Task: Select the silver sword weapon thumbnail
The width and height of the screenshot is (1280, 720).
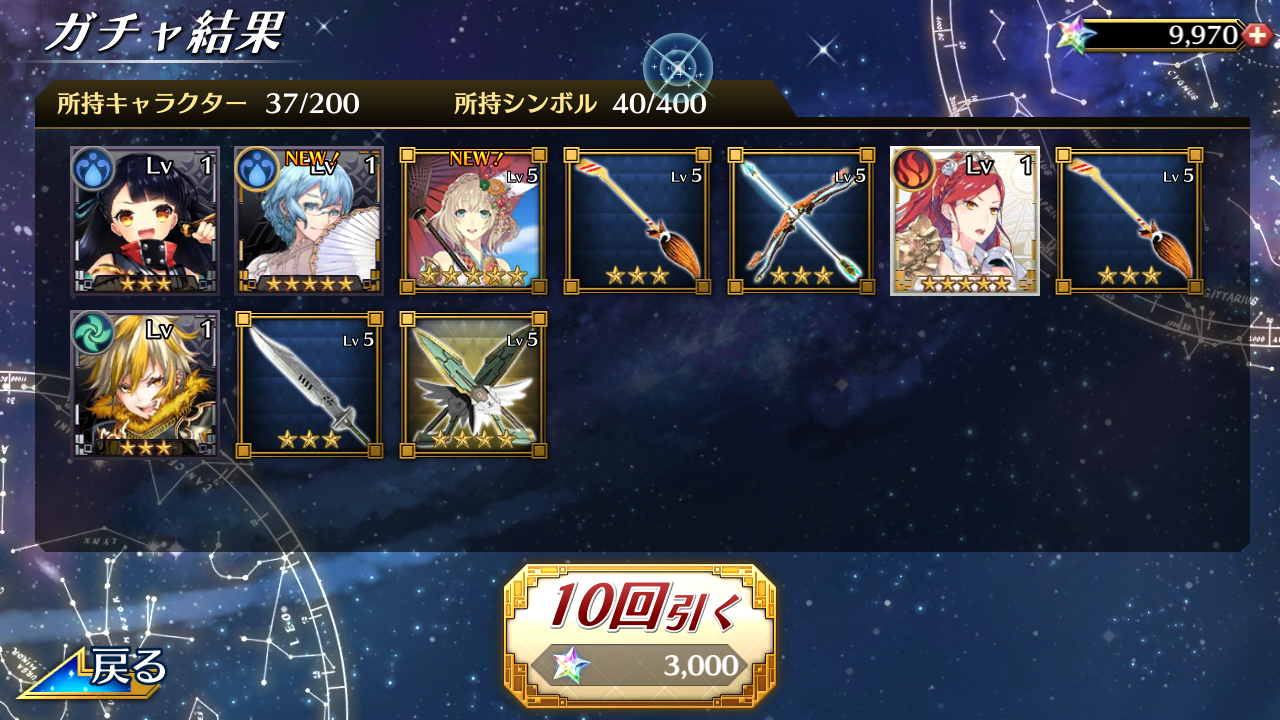Action: (308, 383)
